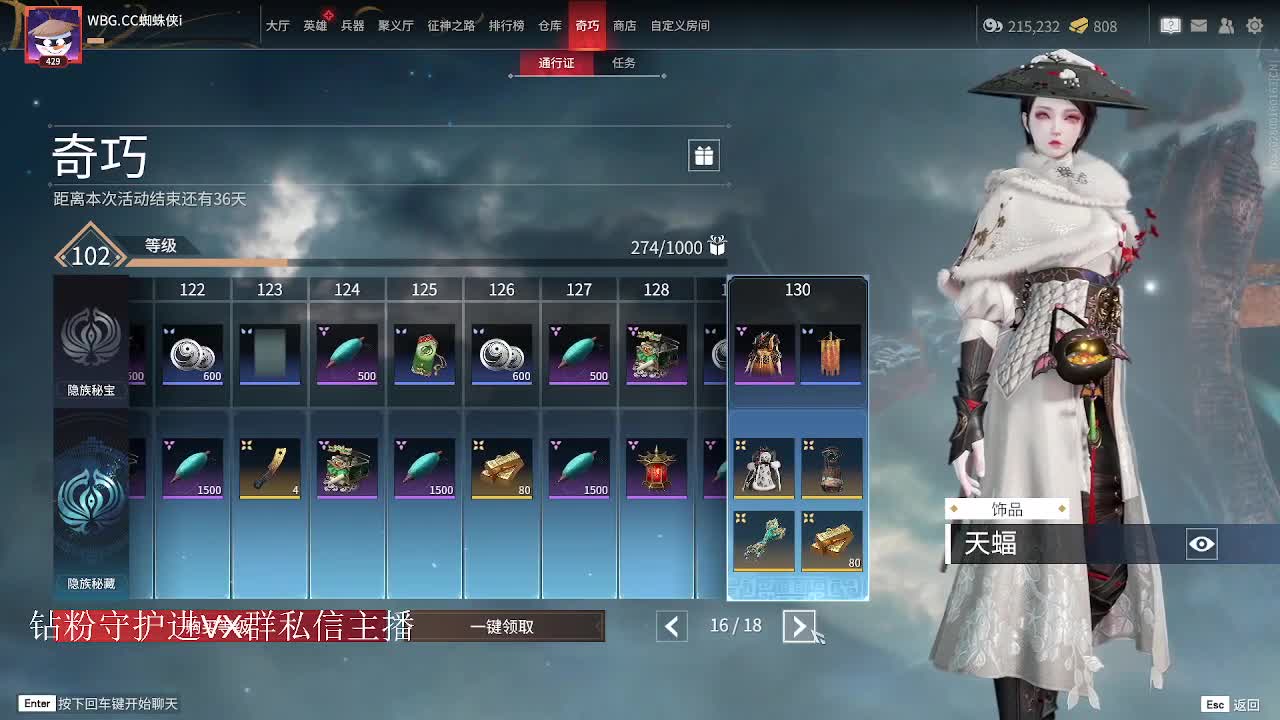Screen dimensions: 1280x720
Task: Open the friends list icon
Action: (x=1227, y=26)
